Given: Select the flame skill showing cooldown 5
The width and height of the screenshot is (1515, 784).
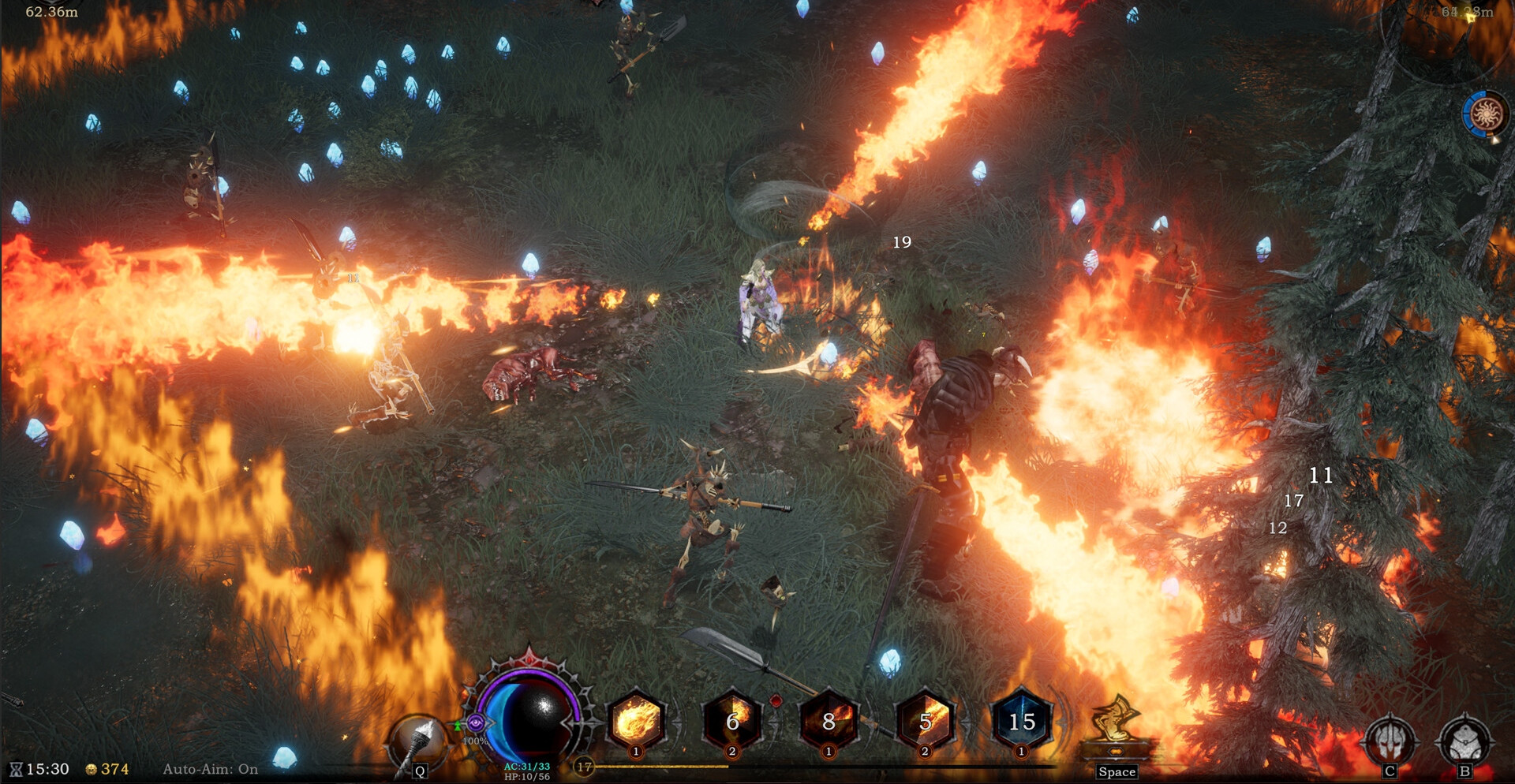Looking at the screenshot, I should pyautogui.click(x=925, y=721).
